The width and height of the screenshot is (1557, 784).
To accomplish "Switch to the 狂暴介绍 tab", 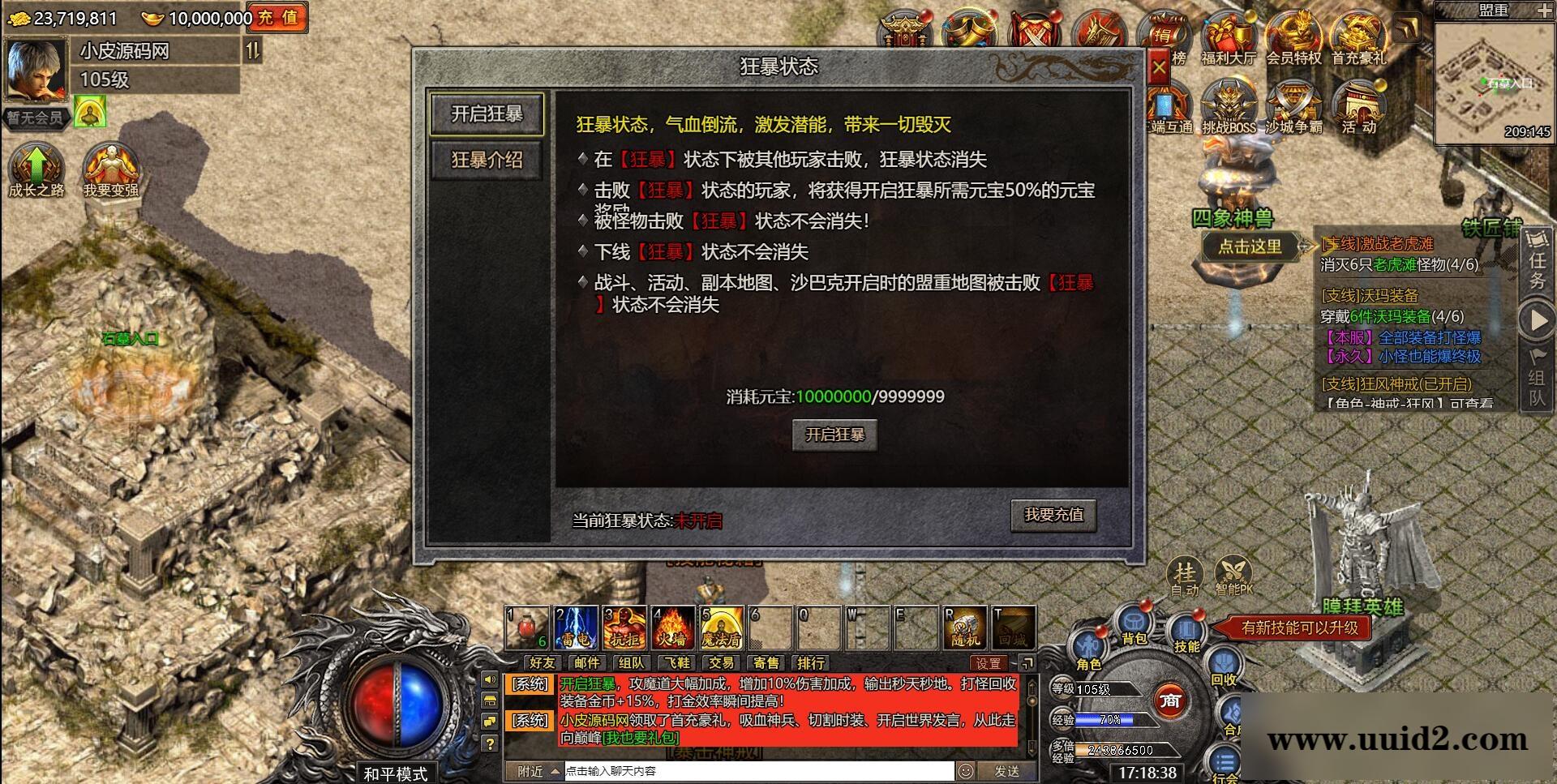I will point(487,159).
